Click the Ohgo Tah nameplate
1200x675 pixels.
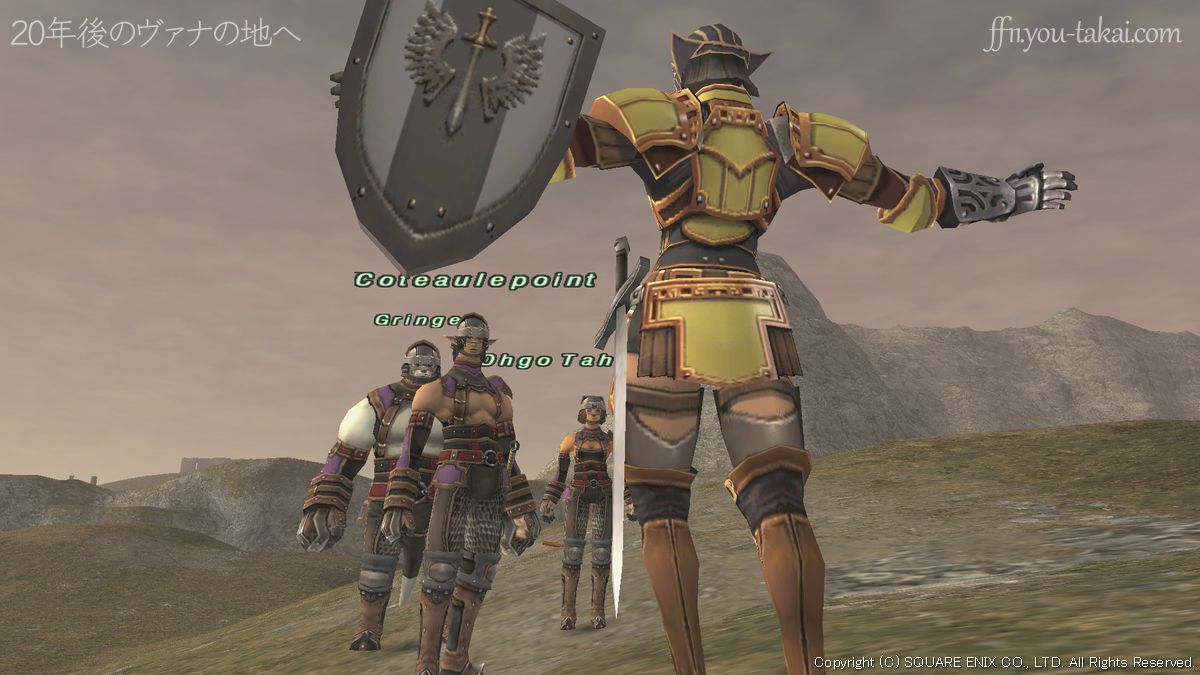point(547,360)
